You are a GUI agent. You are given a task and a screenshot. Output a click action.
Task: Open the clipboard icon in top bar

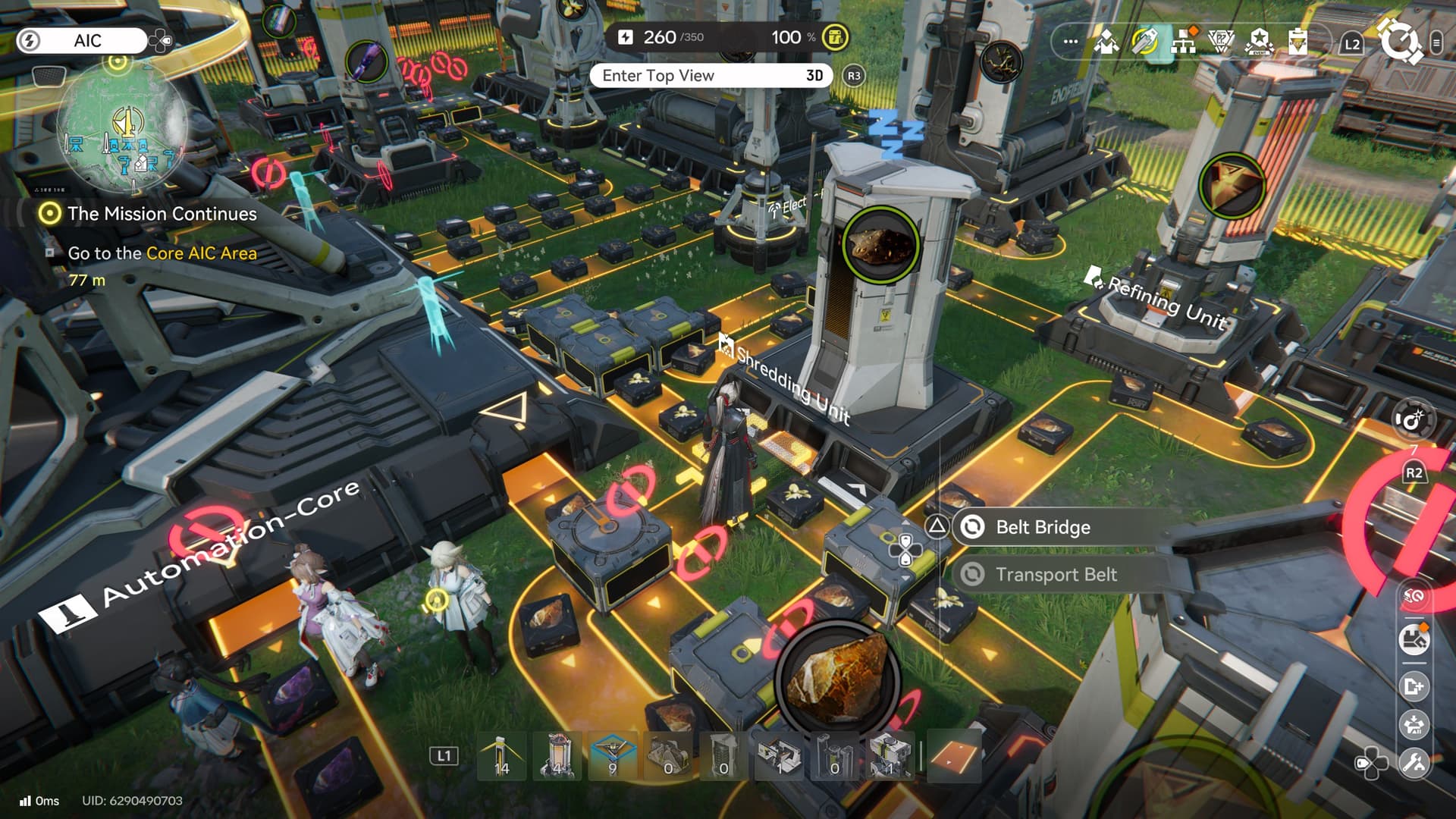click(x=1298, y=42)
